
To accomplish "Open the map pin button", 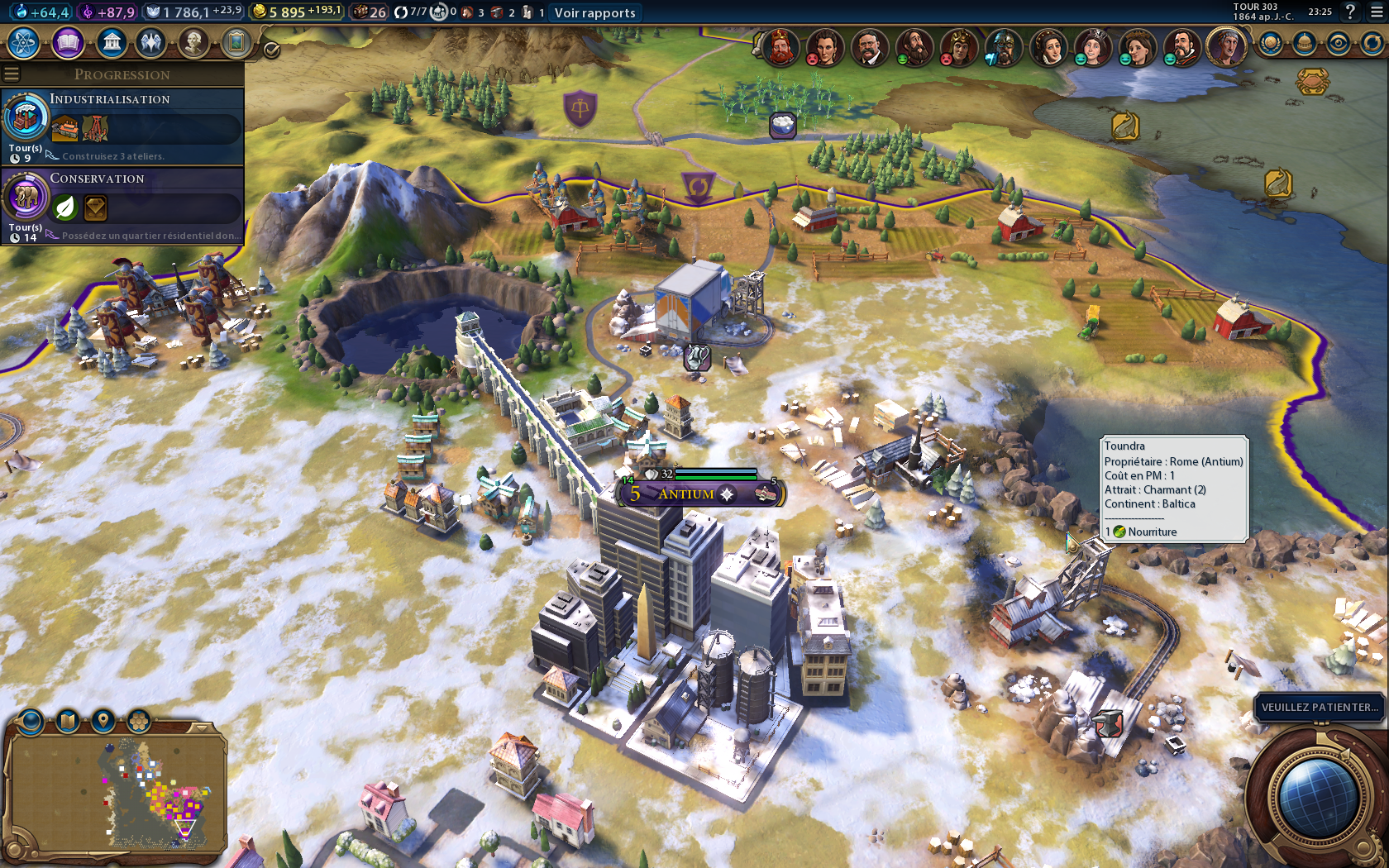I will 103,721.
